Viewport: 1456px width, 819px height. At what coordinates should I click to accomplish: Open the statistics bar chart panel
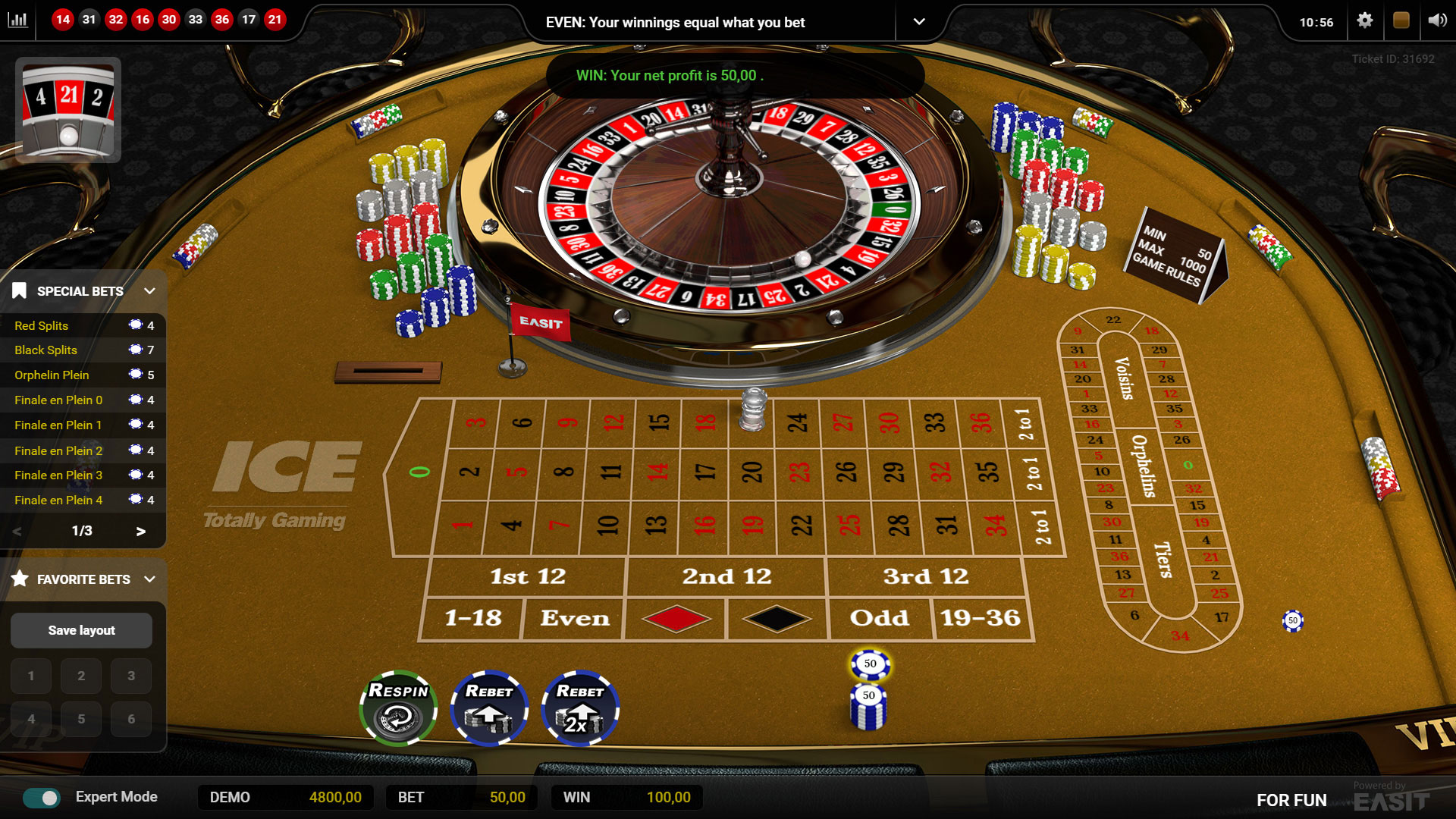(x=18, y=20)
